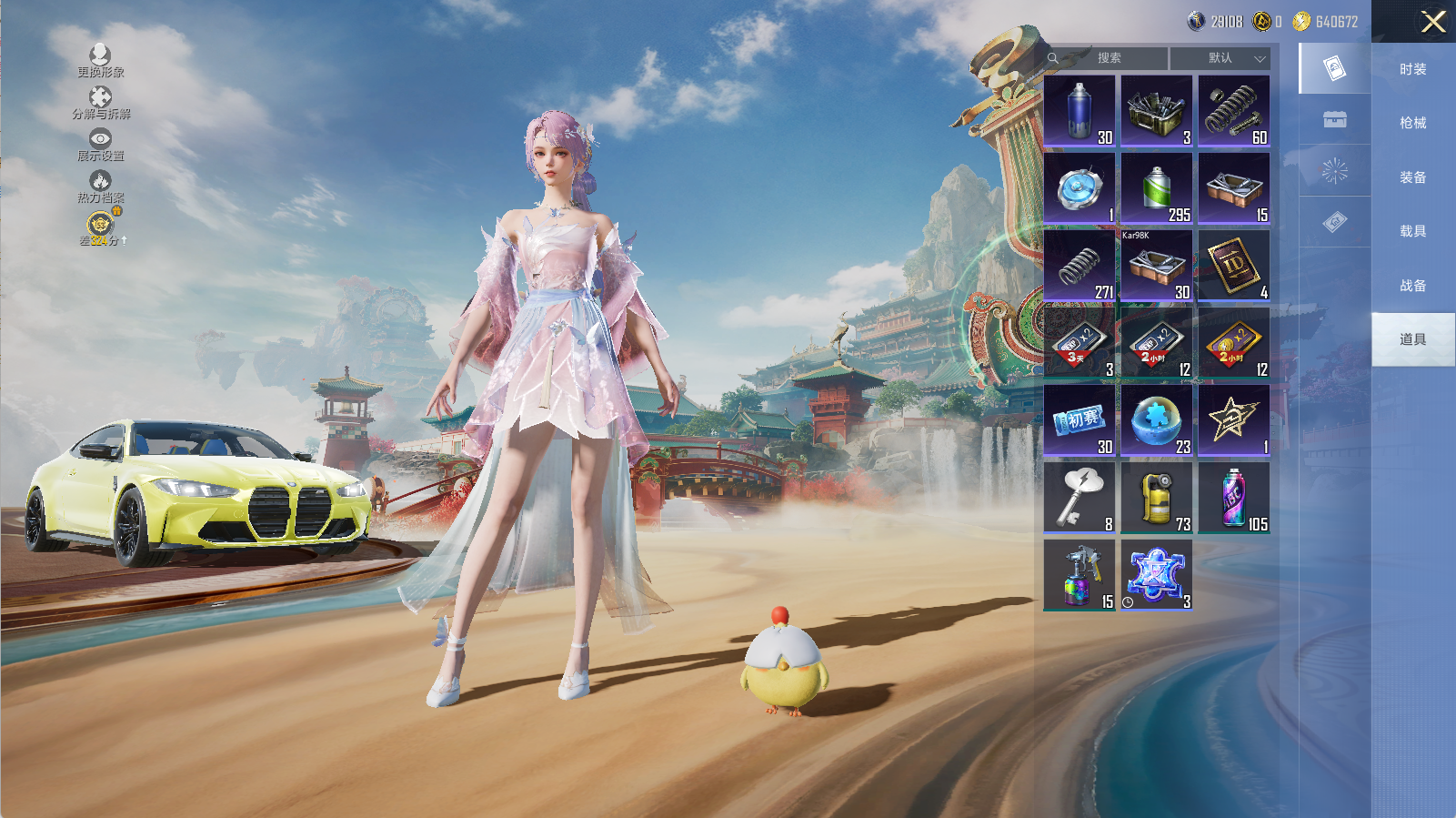Open 更换形象 character change
This screenshot has height=818, width=1456.
point(100,61)
